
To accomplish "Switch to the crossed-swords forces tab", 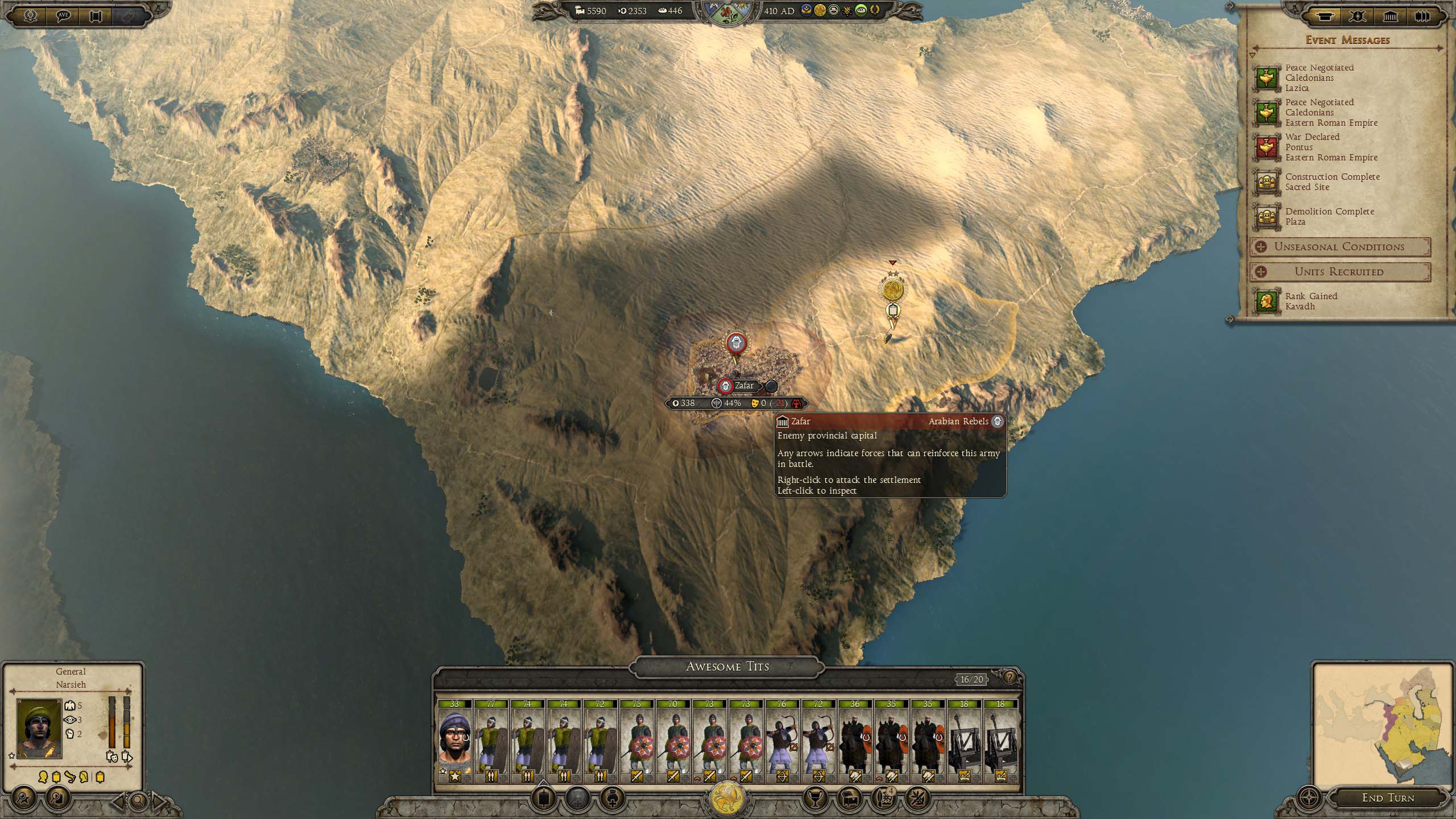I will (1358, 16).
